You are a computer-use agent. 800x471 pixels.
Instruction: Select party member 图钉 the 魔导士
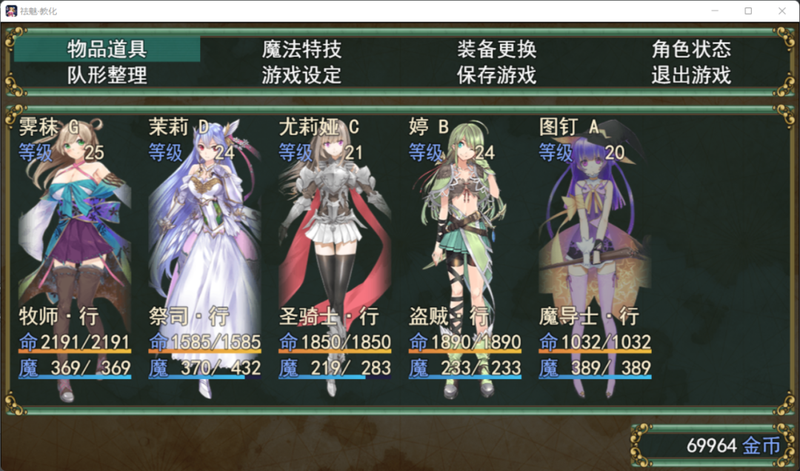pos(595,250)
